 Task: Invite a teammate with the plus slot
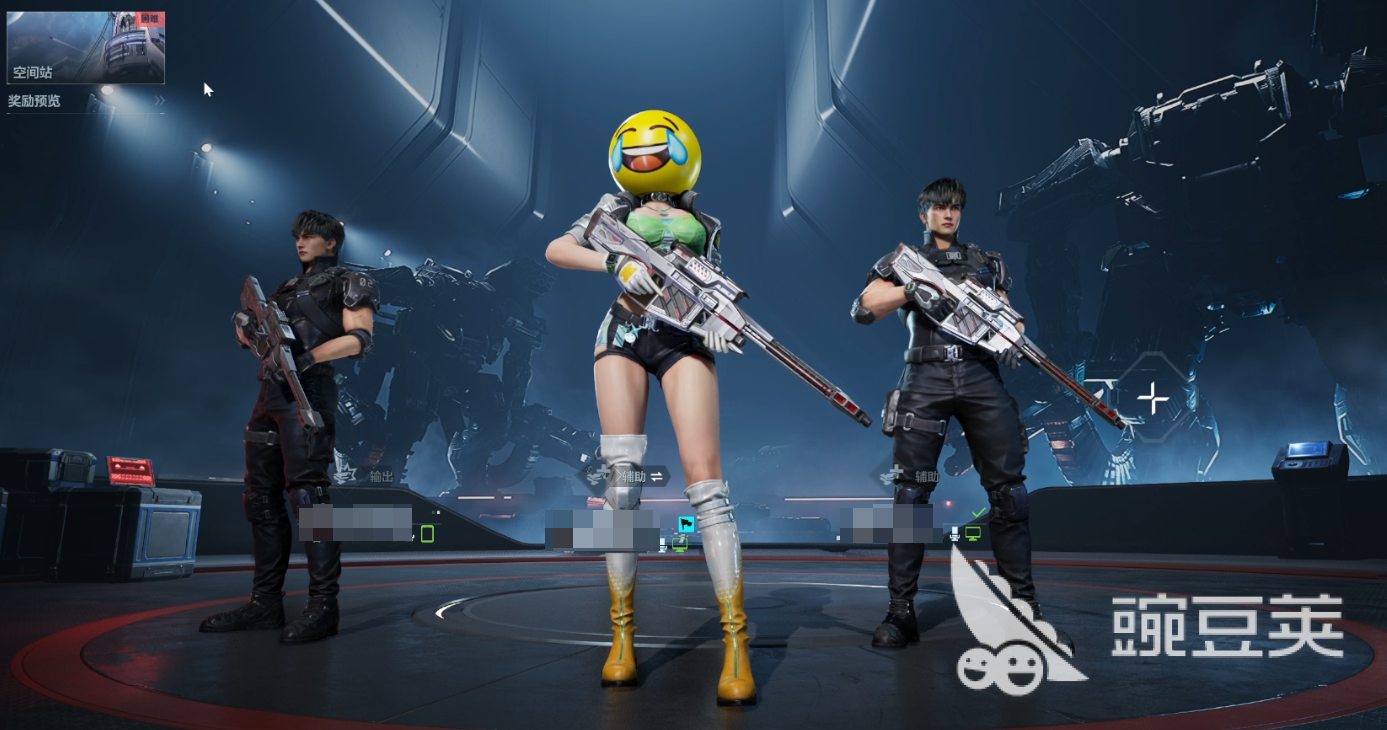click(x=1153, y=398)
